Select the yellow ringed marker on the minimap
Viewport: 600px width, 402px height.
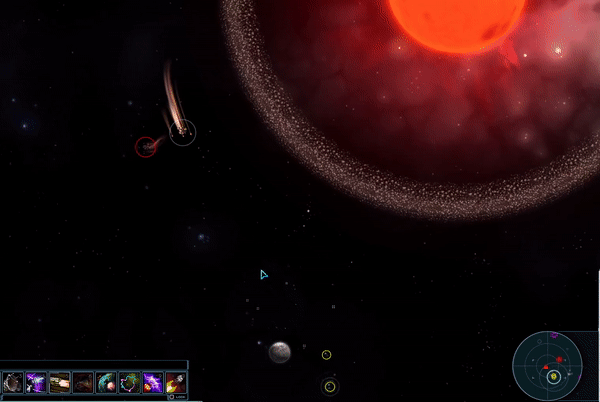(x=554, y=376)
